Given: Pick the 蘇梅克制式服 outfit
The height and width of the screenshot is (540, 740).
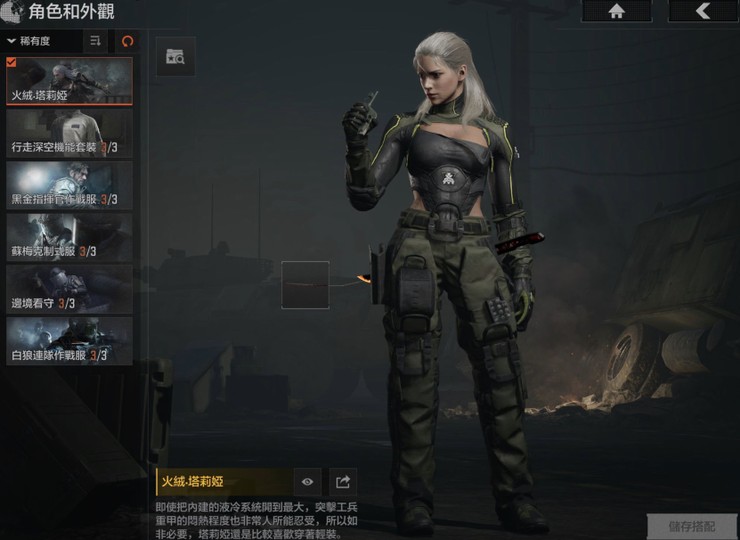Looking at the screenshot, I should tap(69, 237).
